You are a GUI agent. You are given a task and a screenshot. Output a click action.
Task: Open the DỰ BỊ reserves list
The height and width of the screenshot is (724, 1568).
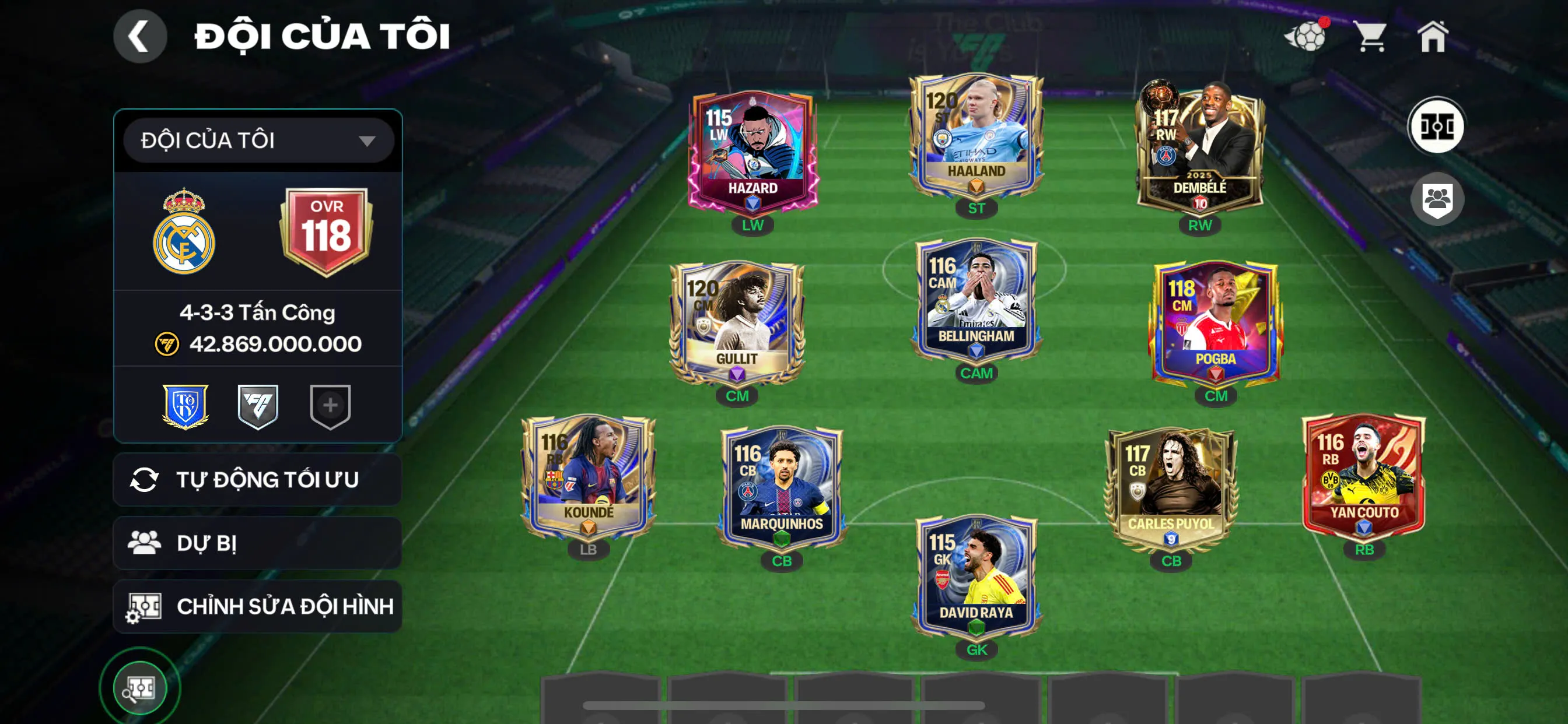tap(257, 543)
